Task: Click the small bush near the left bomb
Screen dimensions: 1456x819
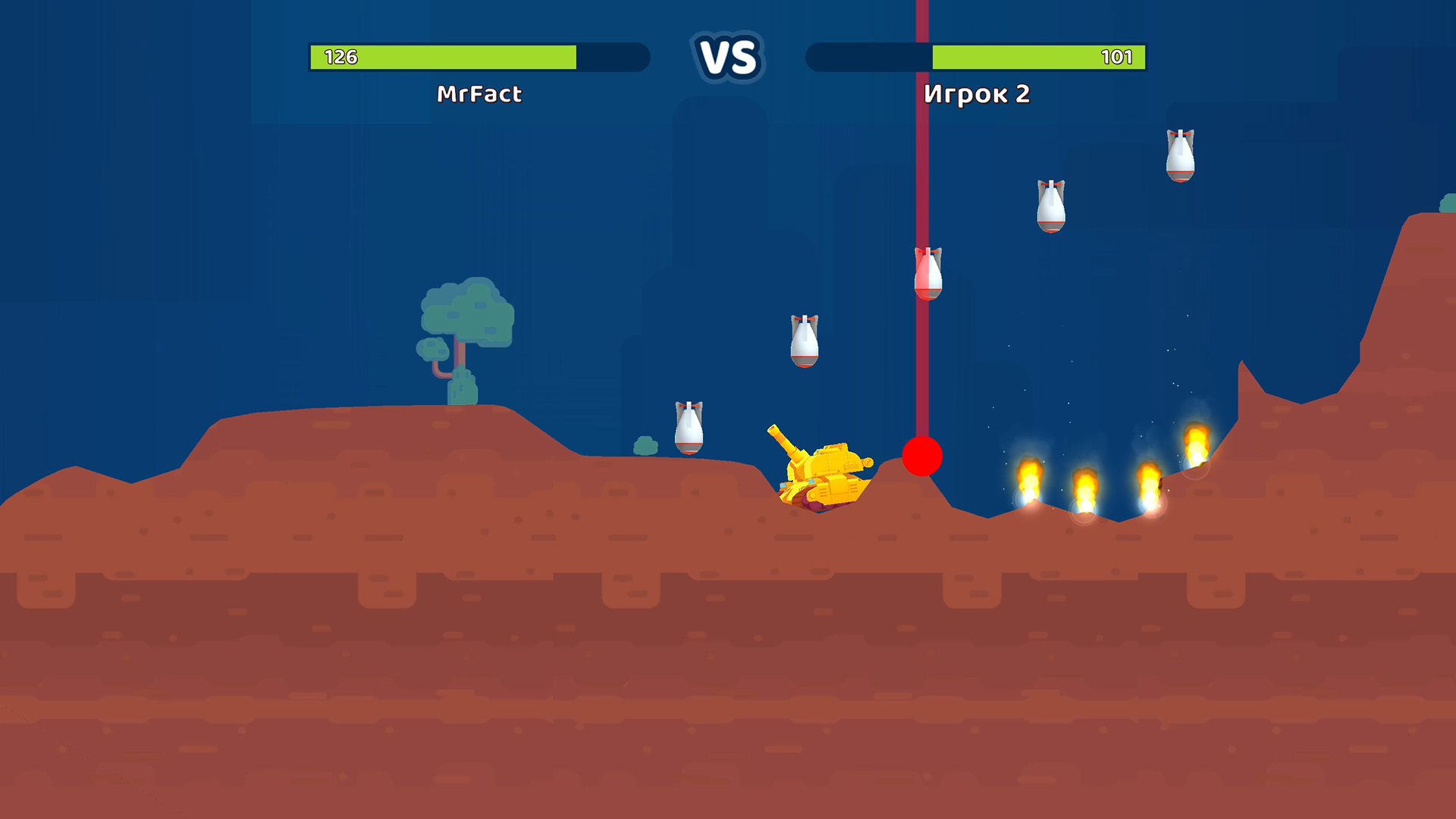Action: click(x=644, y=447)
